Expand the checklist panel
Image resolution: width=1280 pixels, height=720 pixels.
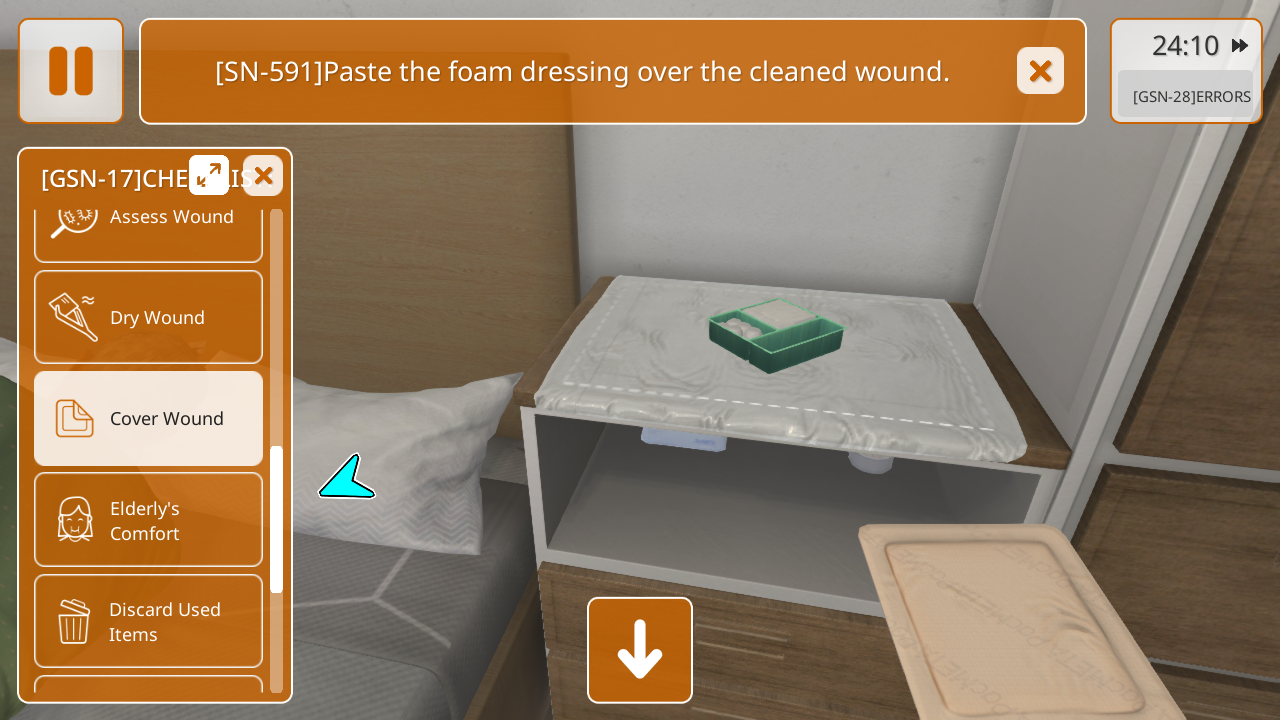click(x=209, y=175)
